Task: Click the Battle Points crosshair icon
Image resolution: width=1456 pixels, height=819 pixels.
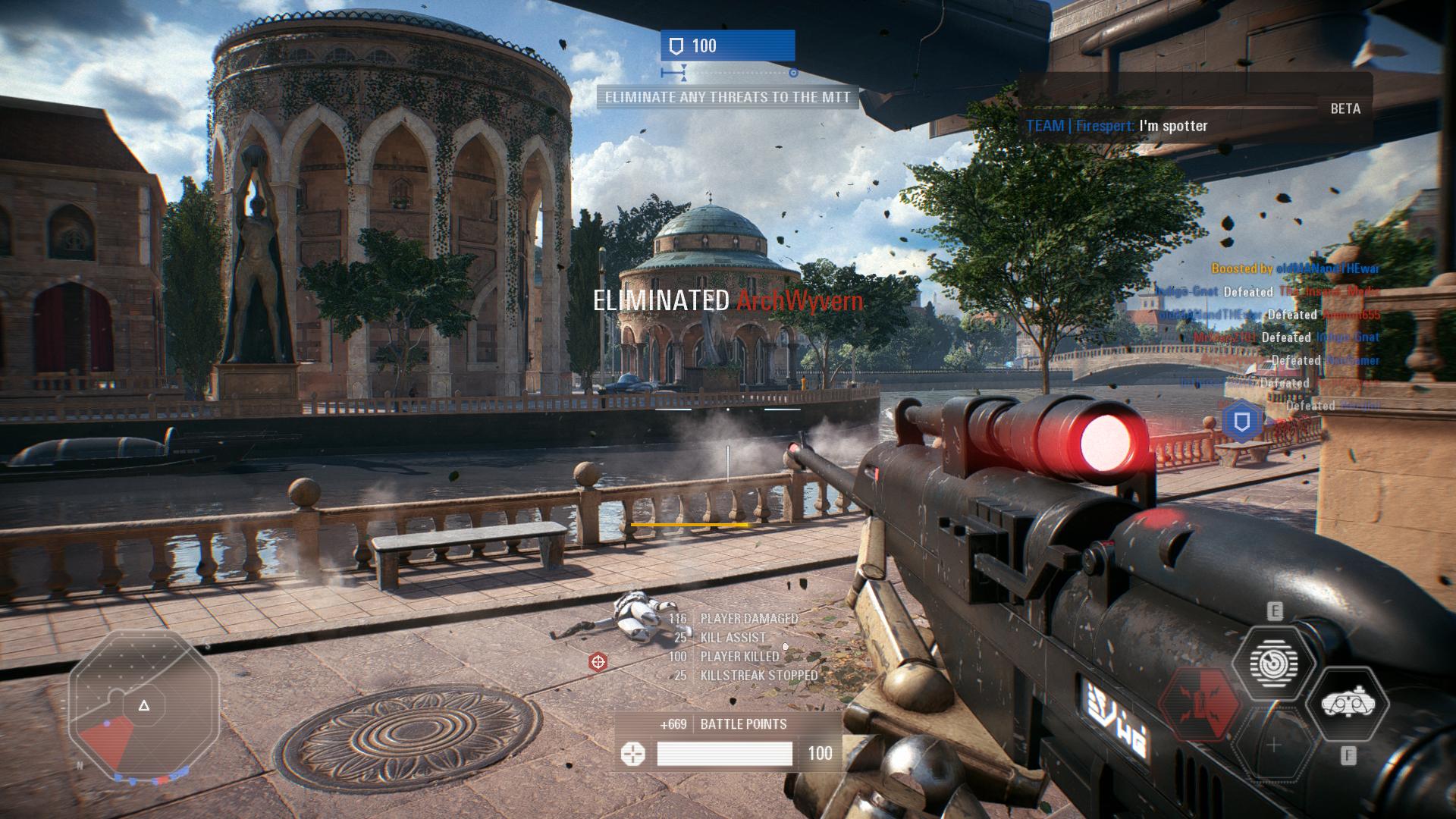Action: point(632,754)
